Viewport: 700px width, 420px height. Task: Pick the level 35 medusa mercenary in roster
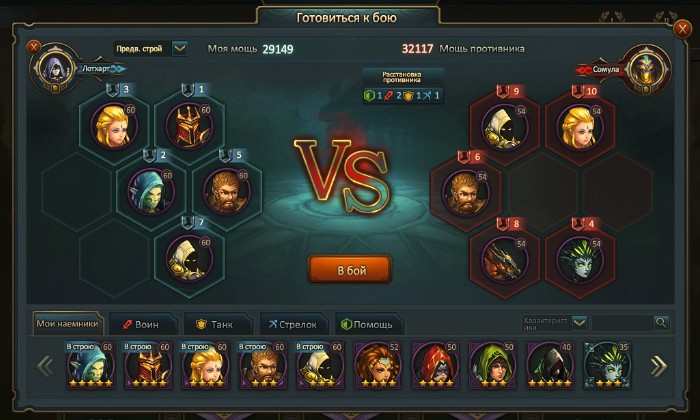[x=603, y=365]
